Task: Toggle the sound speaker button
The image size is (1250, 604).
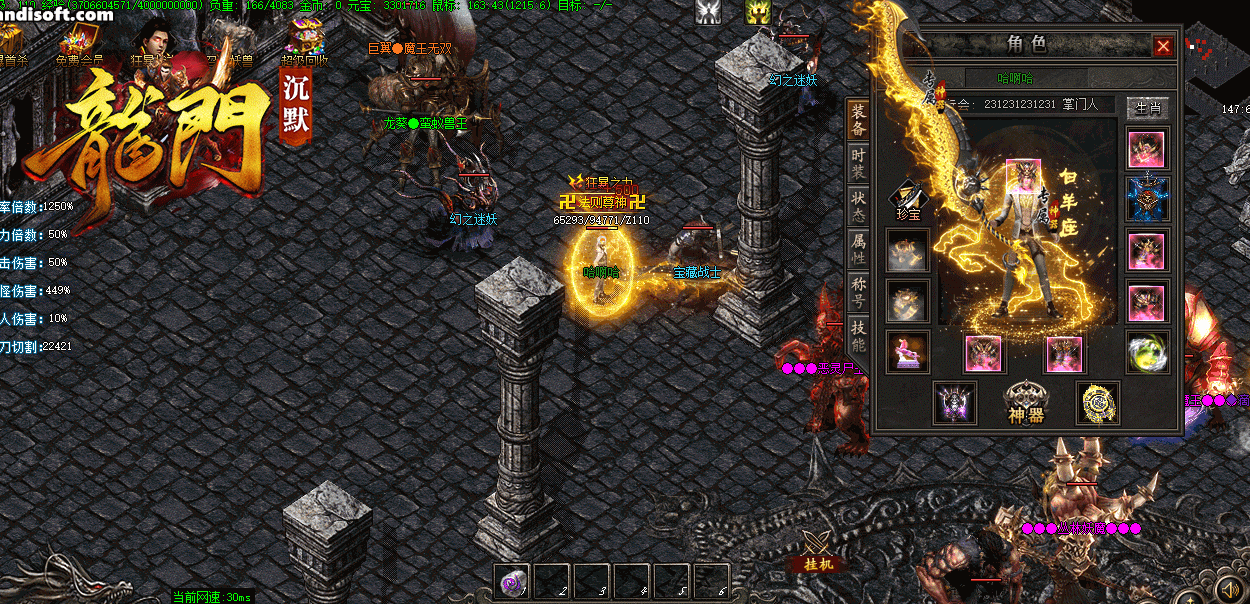Action: (1229, 587)
